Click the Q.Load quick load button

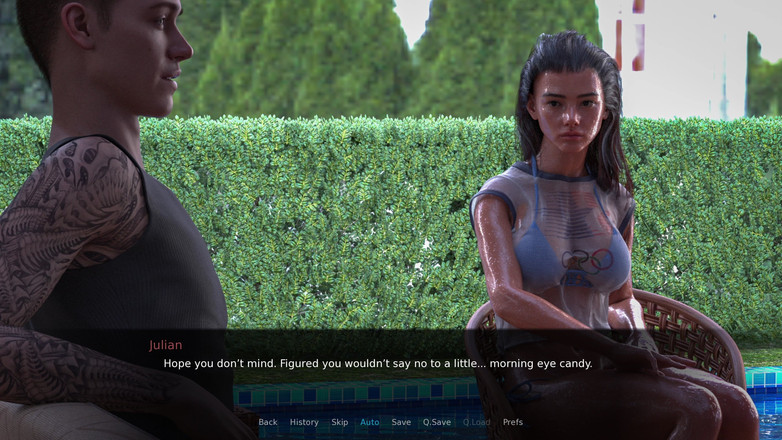pyautogui.click(x=476, y=422)
